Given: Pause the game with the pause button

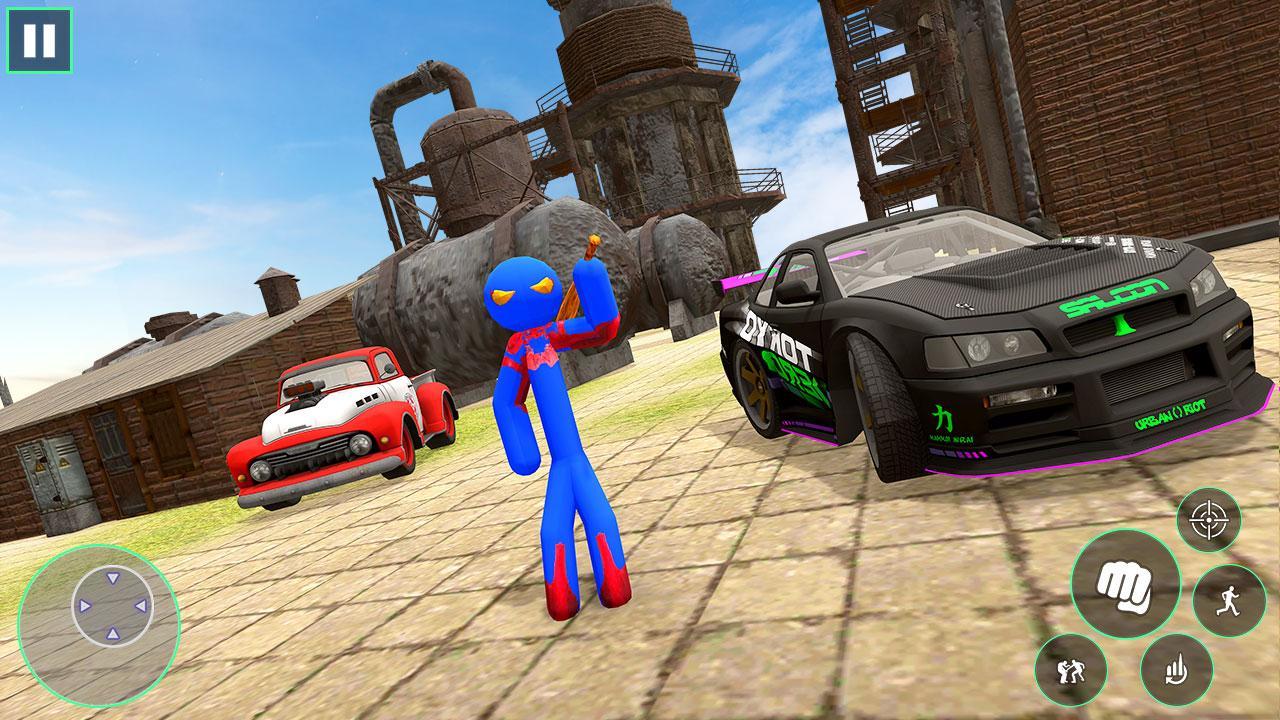Looking at the screenshot, I should coord(38,40).
